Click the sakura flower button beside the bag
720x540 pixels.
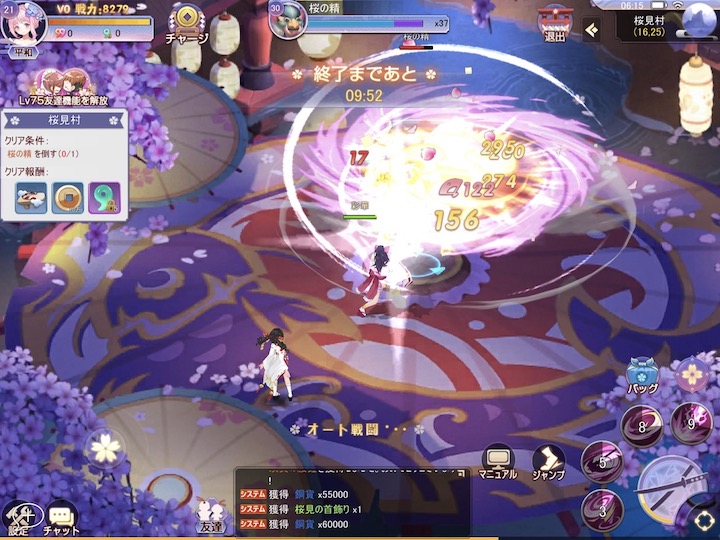691,375
